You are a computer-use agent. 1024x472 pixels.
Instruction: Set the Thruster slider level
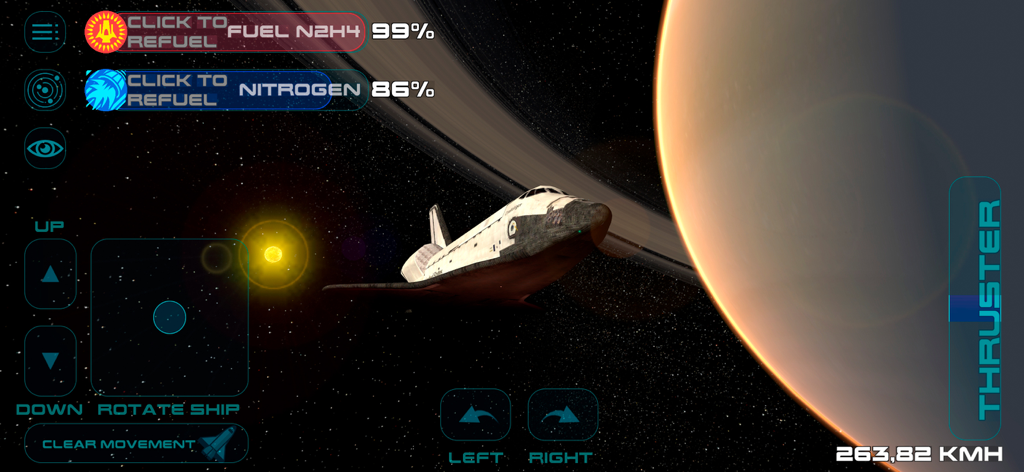(x=974, y=310)
